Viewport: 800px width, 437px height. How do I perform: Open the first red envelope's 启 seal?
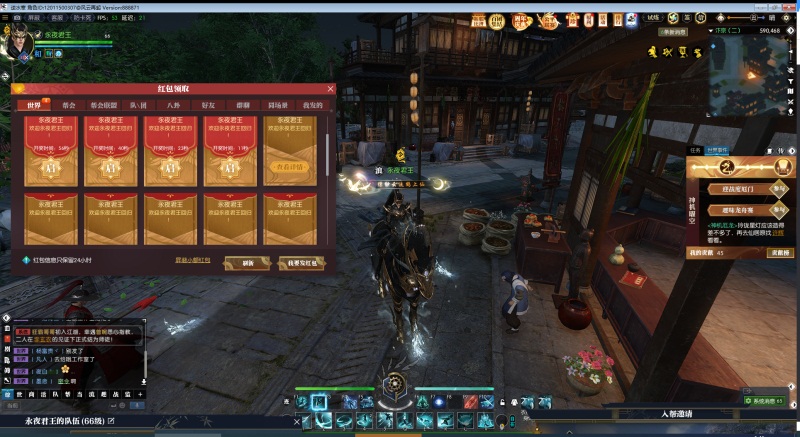52,169
